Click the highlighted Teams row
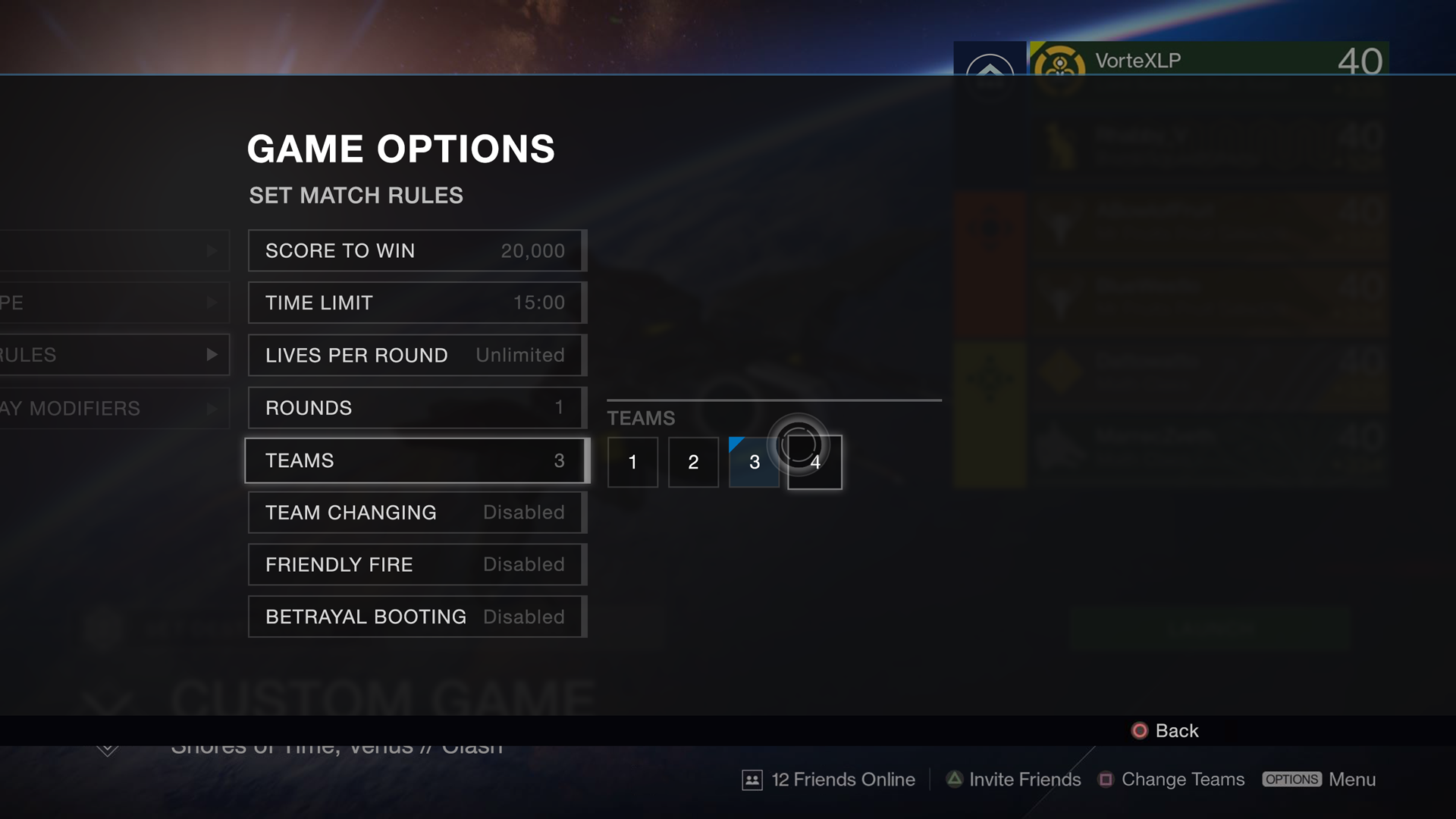This screenshot has height=819, width=1456. (416, 460)
